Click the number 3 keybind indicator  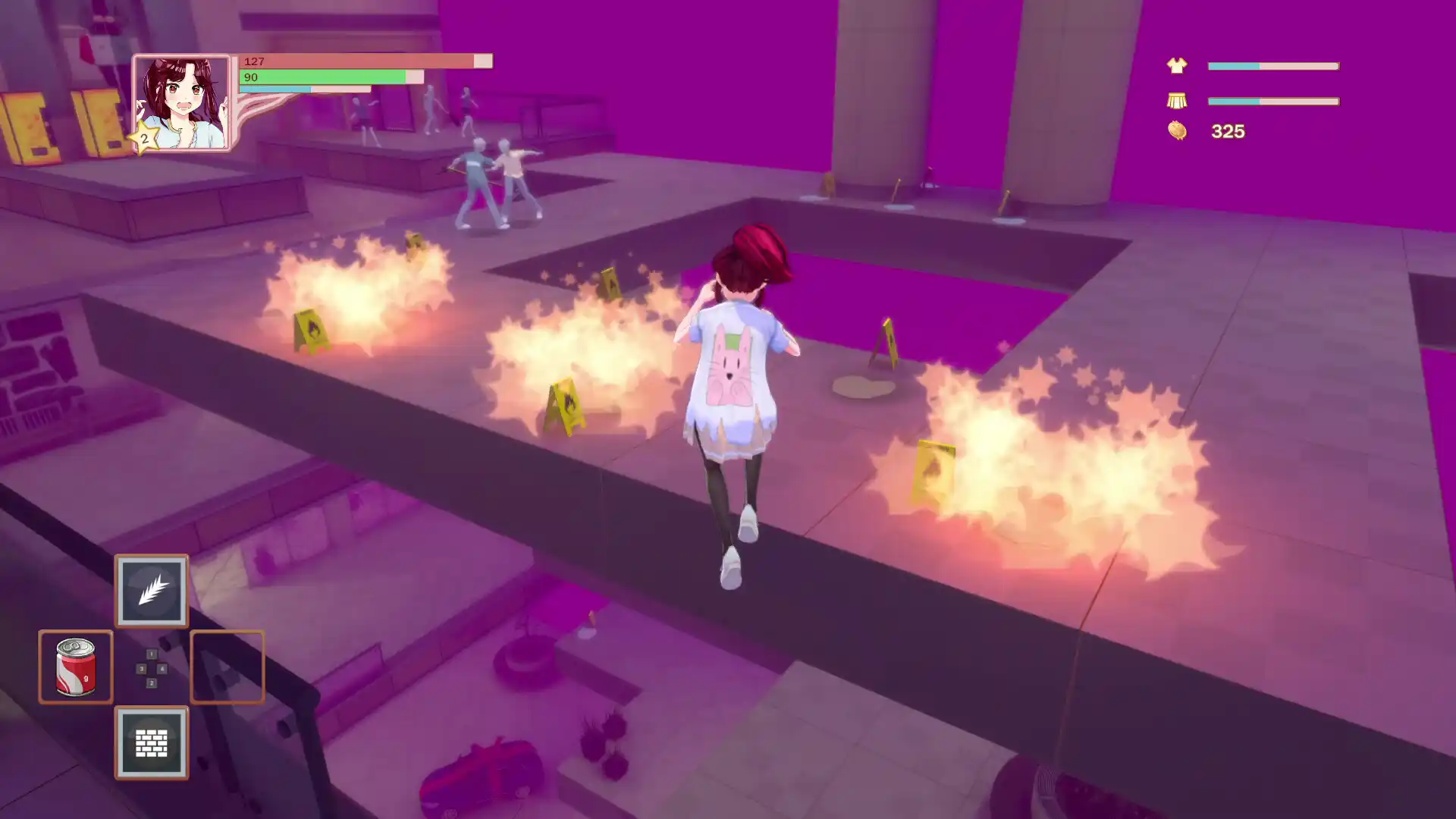tap(142, 669)
